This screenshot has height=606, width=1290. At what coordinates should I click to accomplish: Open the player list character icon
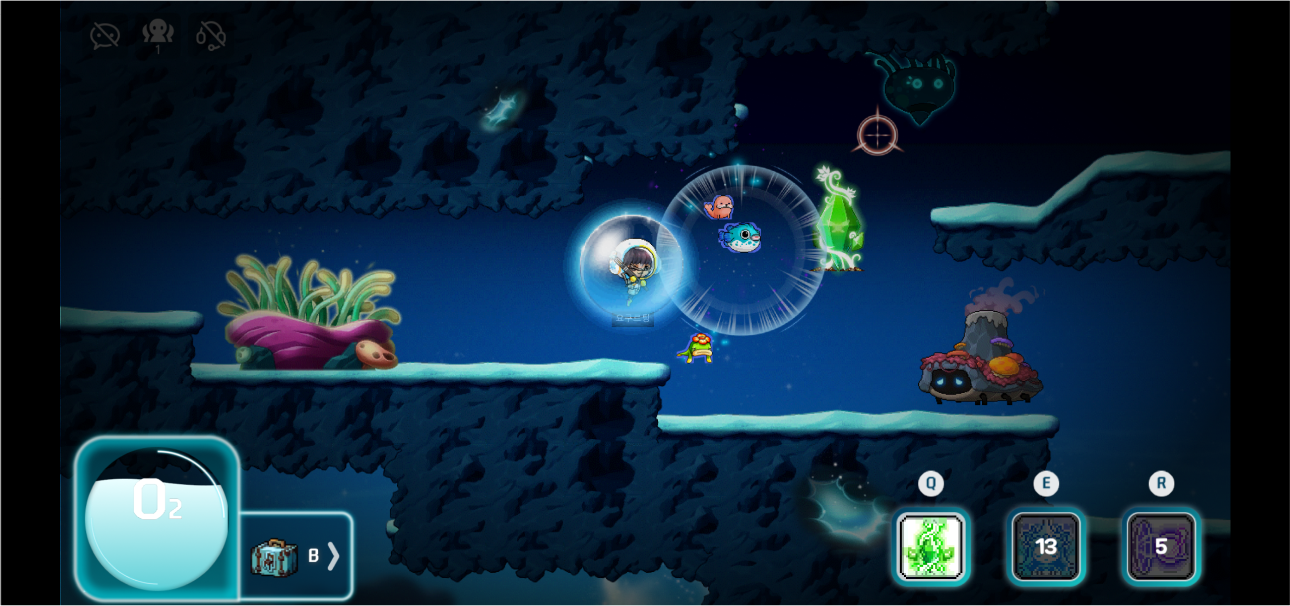click(x=158, y=35)
